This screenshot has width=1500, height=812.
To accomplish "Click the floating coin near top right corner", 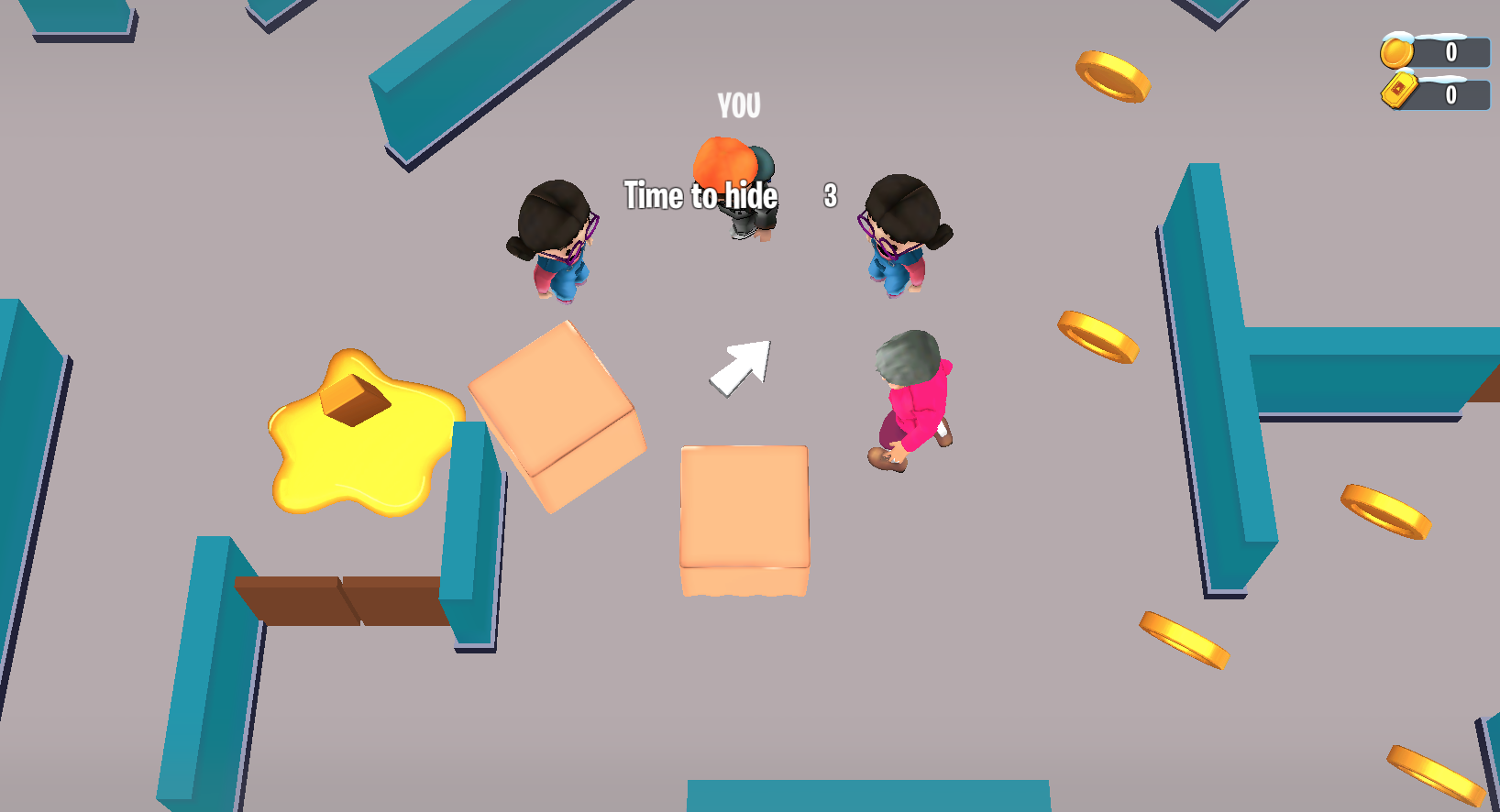I will click(1112, 78).
